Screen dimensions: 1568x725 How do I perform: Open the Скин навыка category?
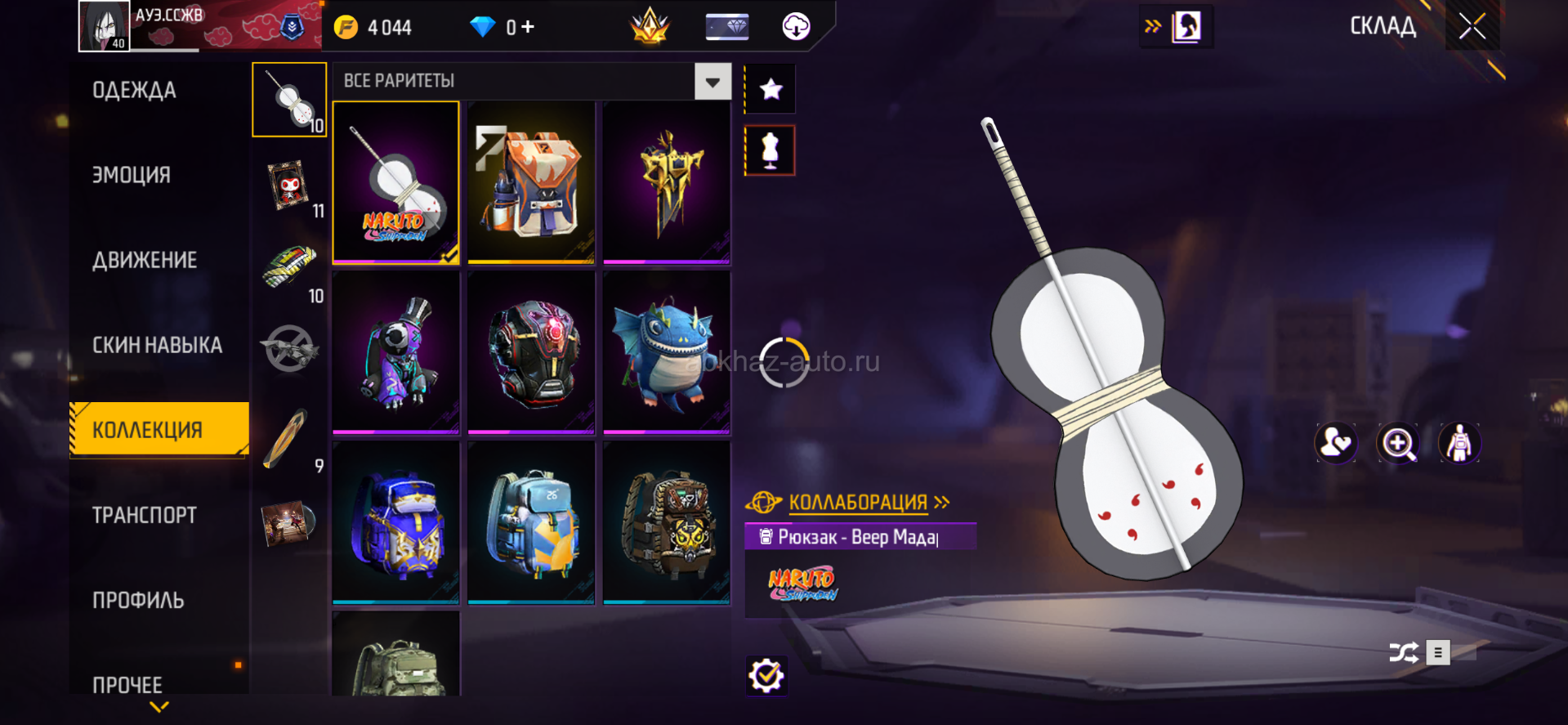pos(157,345)
